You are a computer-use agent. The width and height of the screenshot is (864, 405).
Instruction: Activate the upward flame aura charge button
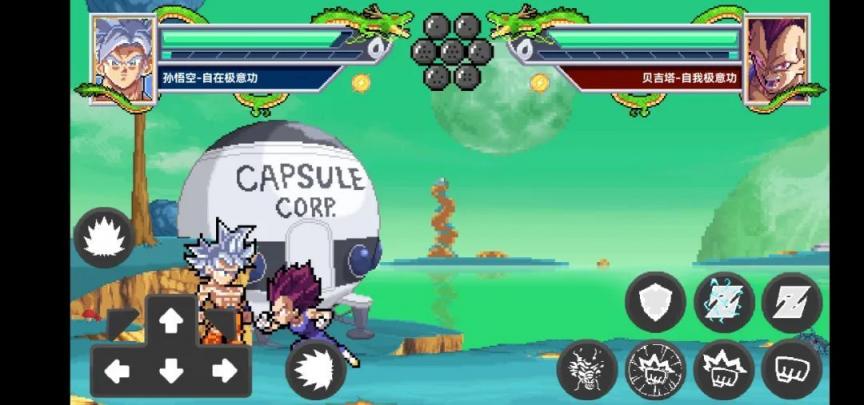point(104,237)
